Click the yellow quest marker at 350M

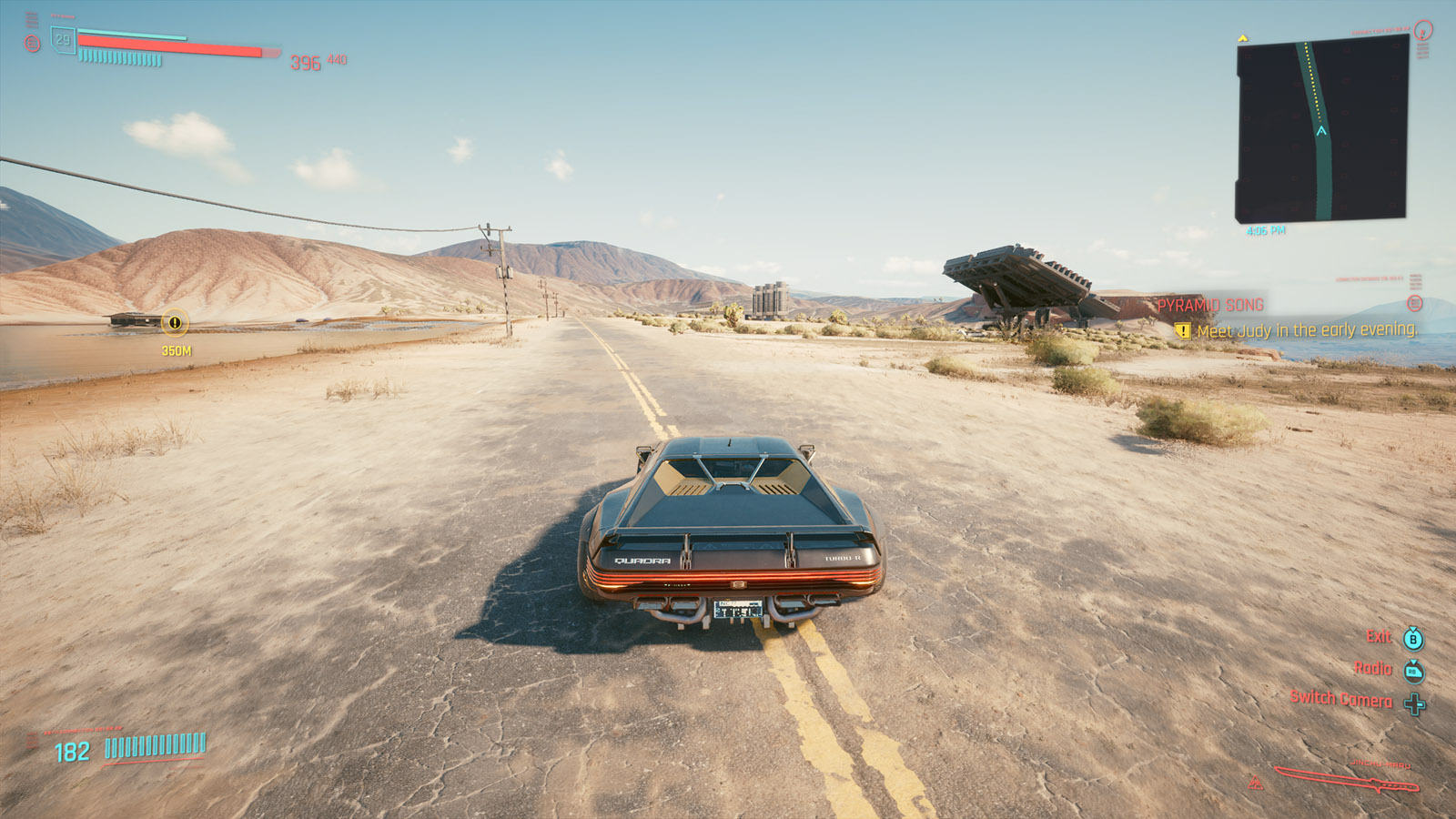point(175,322)
